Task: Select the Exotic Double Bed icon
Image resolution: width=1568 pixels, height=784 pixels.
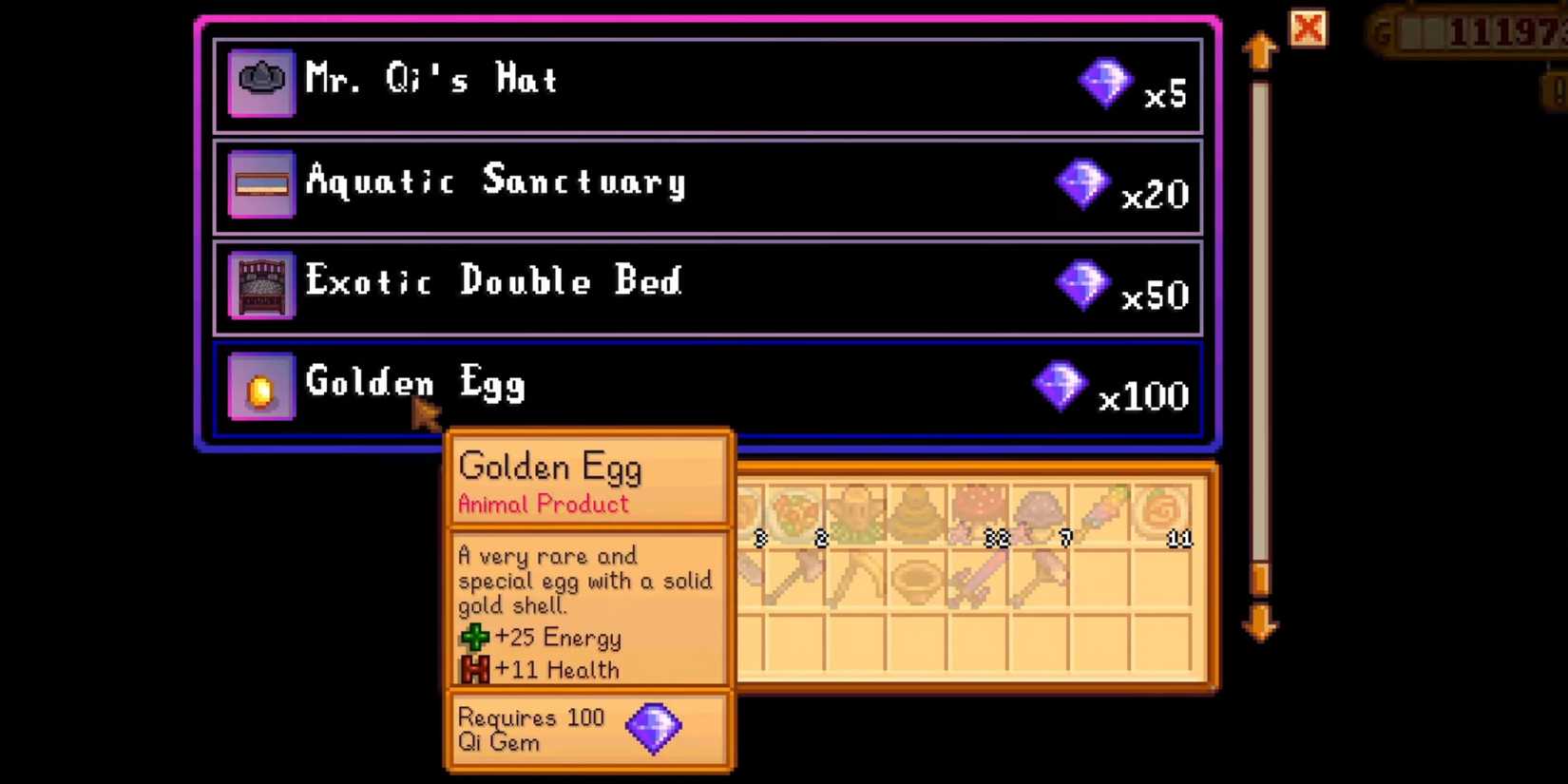Action: pyautogui.click(x=260, y=283)
